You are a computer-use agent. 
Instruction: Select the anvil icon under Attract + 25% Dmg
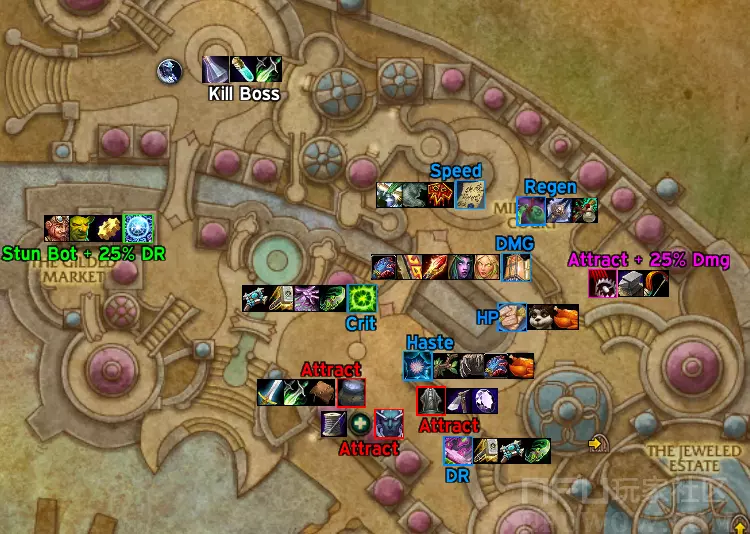tap(630, 284)
